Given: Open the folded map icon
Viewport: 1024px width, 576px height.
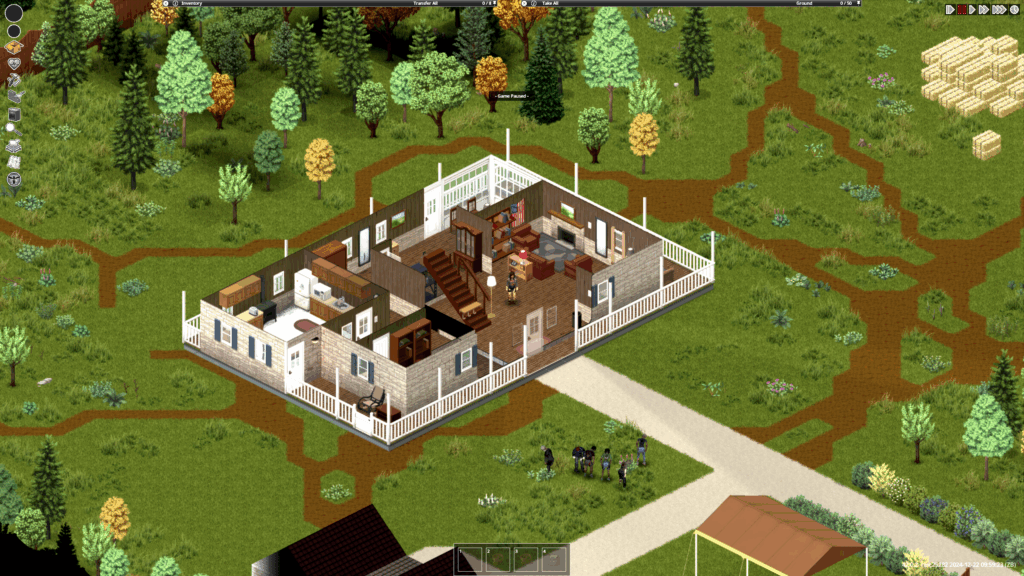Looking at the screenshot, I should click(14, 162).
